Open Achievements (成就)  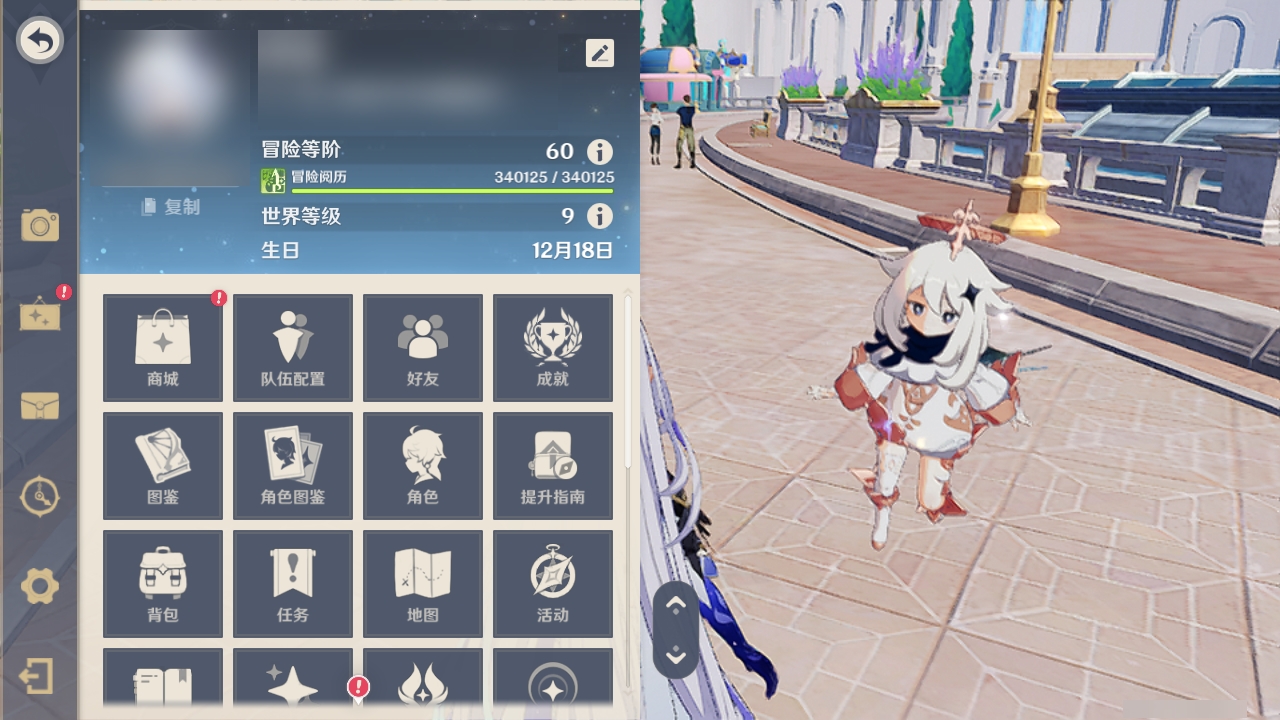click(x=553, y=347)
